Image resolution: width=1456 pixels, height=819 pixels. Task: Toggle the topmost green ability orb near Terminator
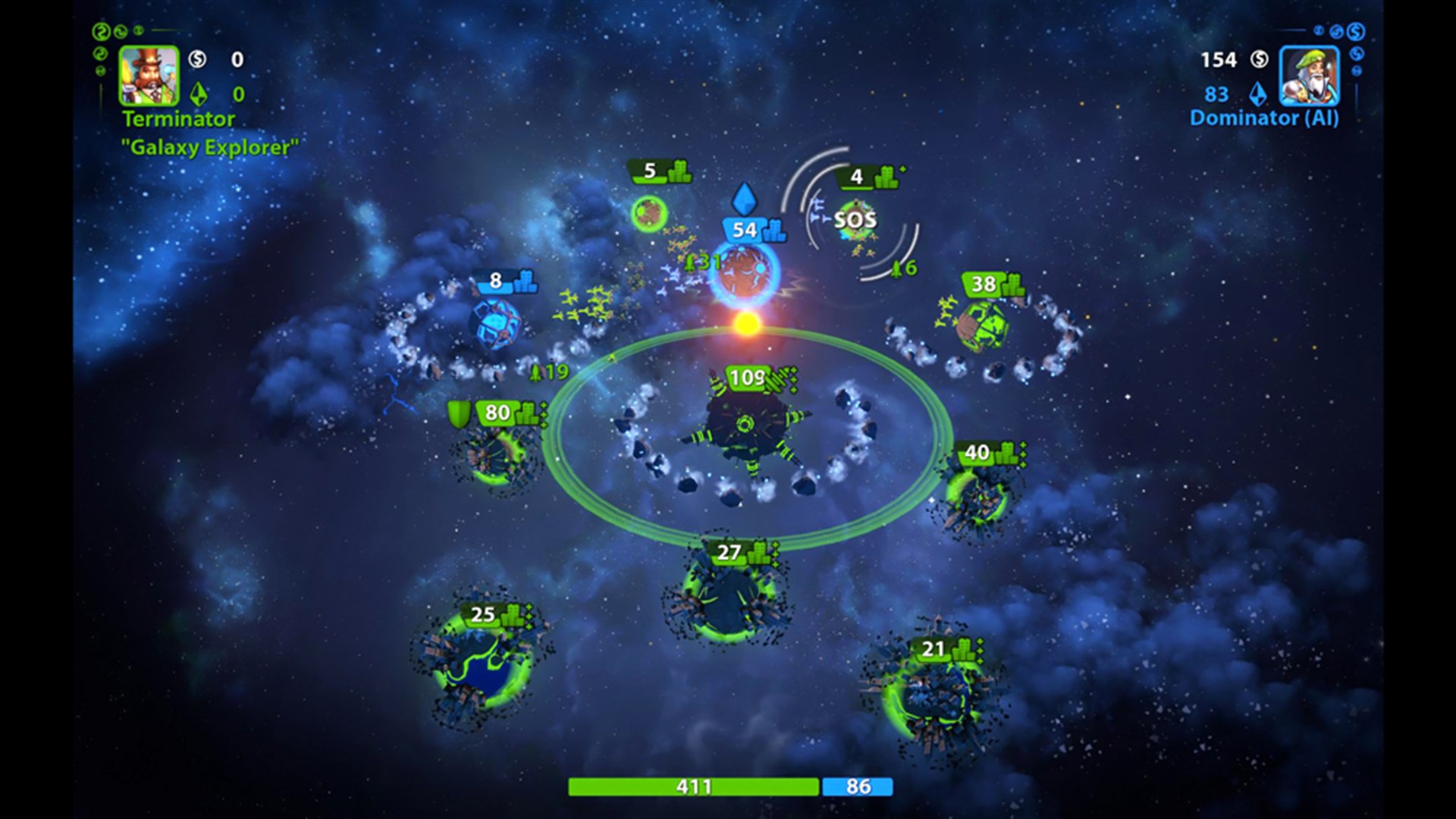102,30
